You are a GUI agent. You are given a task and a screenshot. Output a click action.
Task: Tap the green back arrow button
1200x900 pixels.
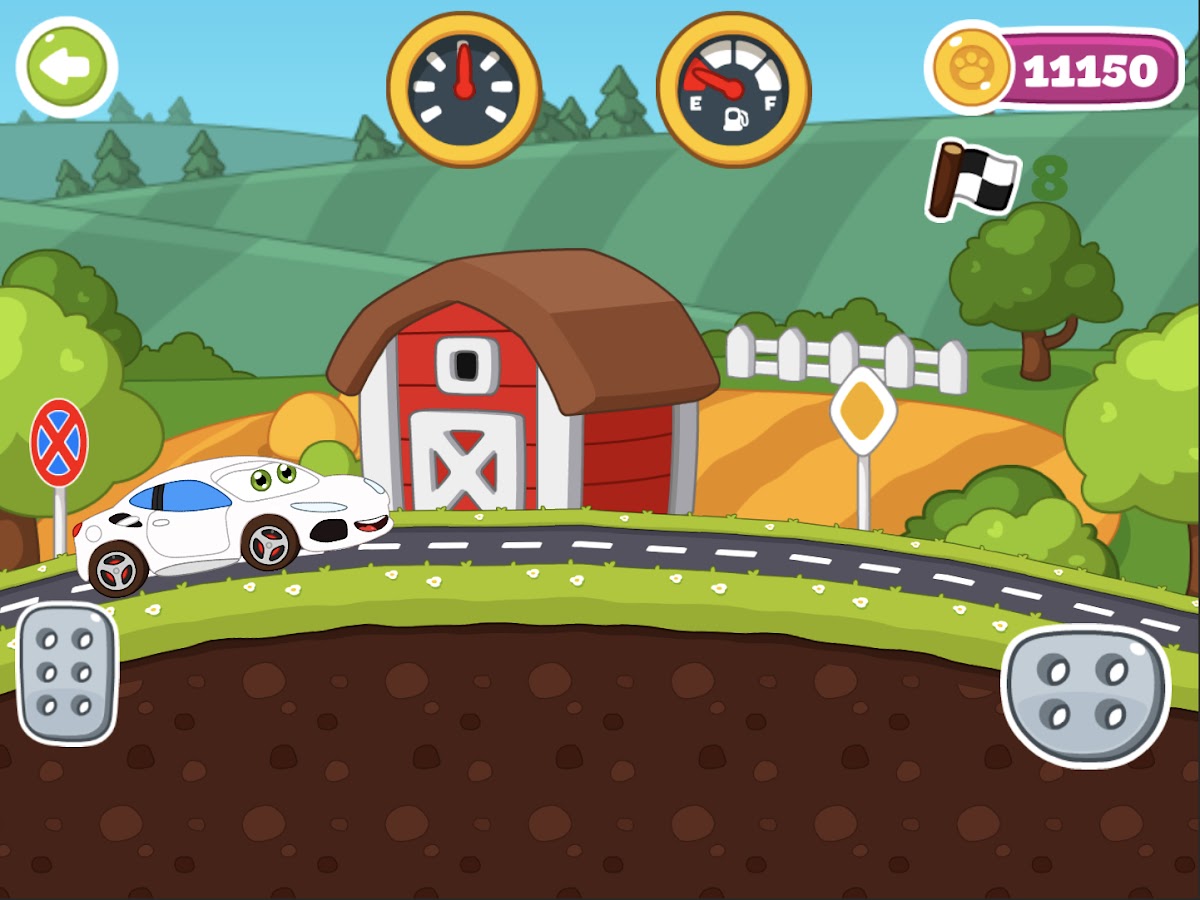[67, 67]
